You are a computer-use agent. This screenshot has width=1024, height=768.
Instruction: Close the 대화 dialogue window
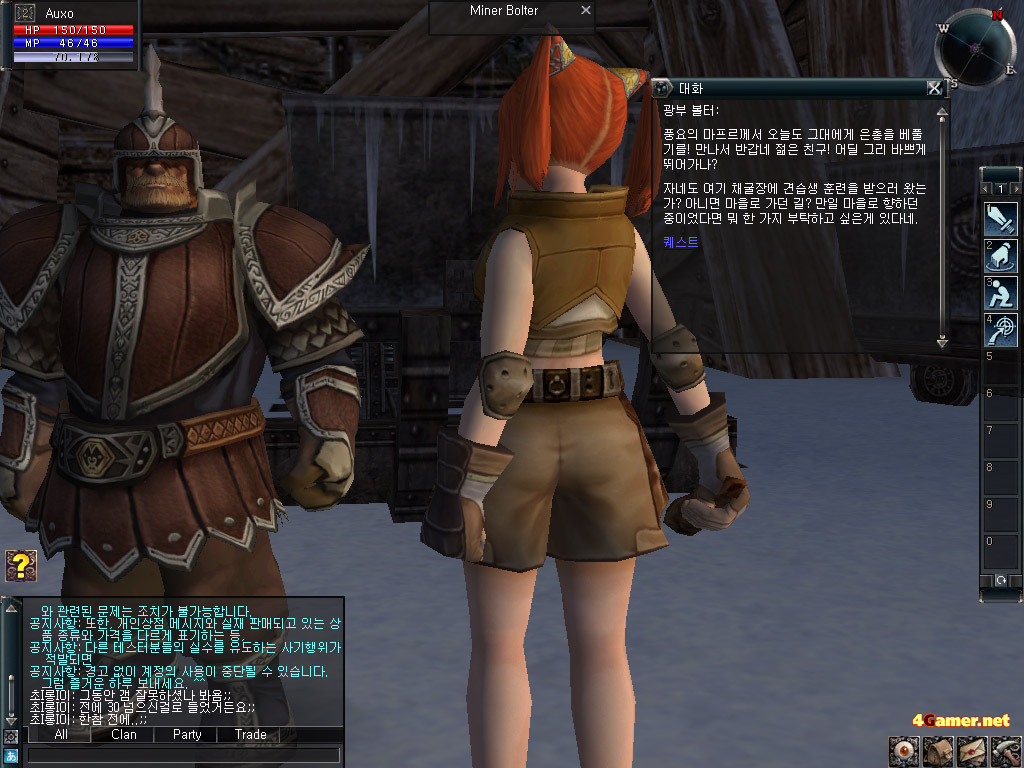934,88
